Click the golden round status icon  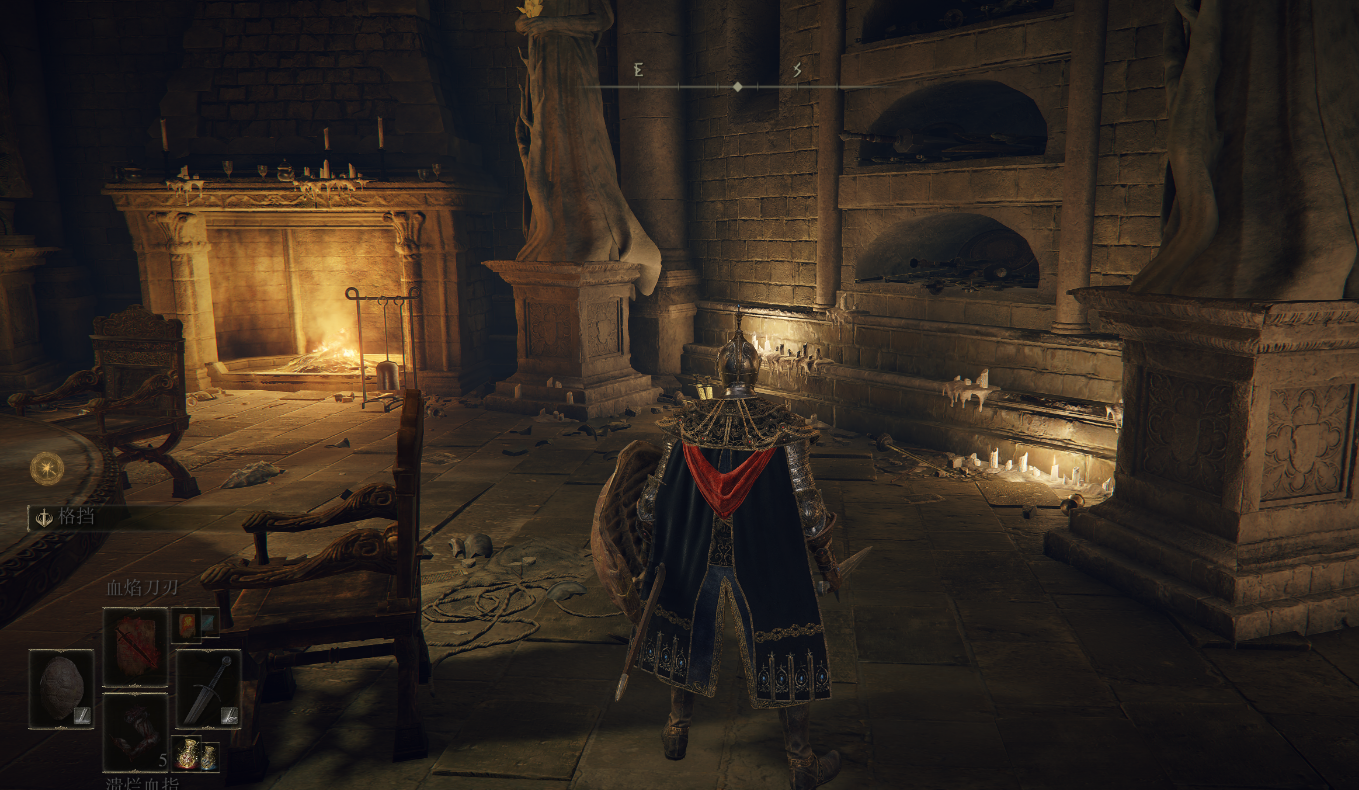pyautogui.click(x=46, y=468)
